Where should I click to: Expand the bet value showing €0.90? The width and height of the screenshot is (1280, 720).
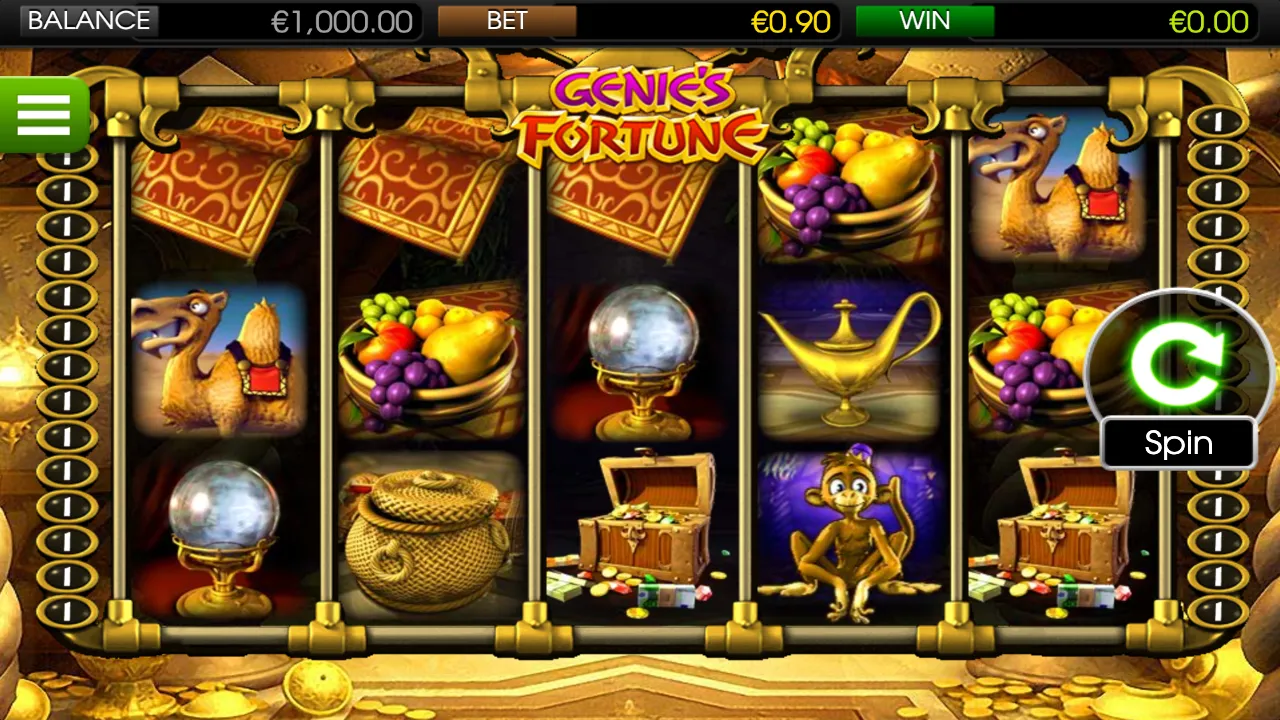[793, 22]
